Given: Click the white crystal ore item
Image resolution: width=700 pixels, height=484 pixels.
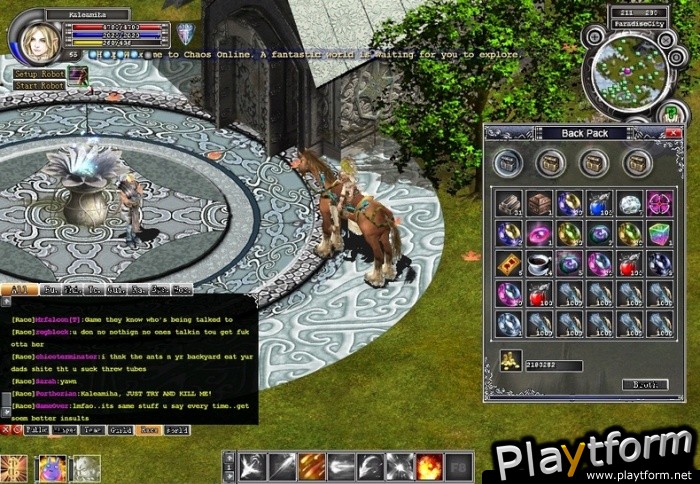Looking at the screenshot, I should [628, 203].
